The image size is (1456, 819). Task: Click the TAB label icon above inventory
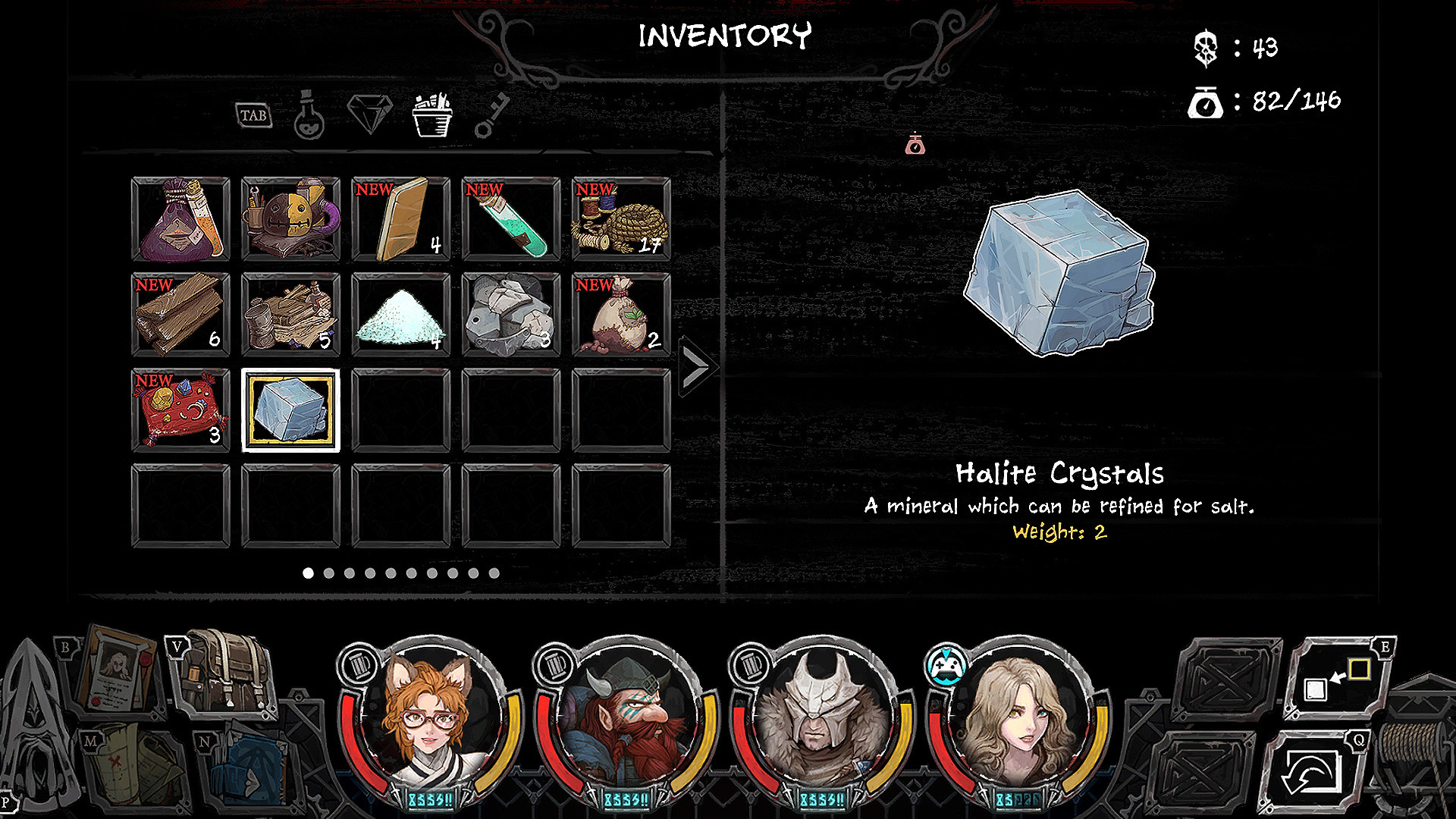pyautogui.click(x=253, y=115)
